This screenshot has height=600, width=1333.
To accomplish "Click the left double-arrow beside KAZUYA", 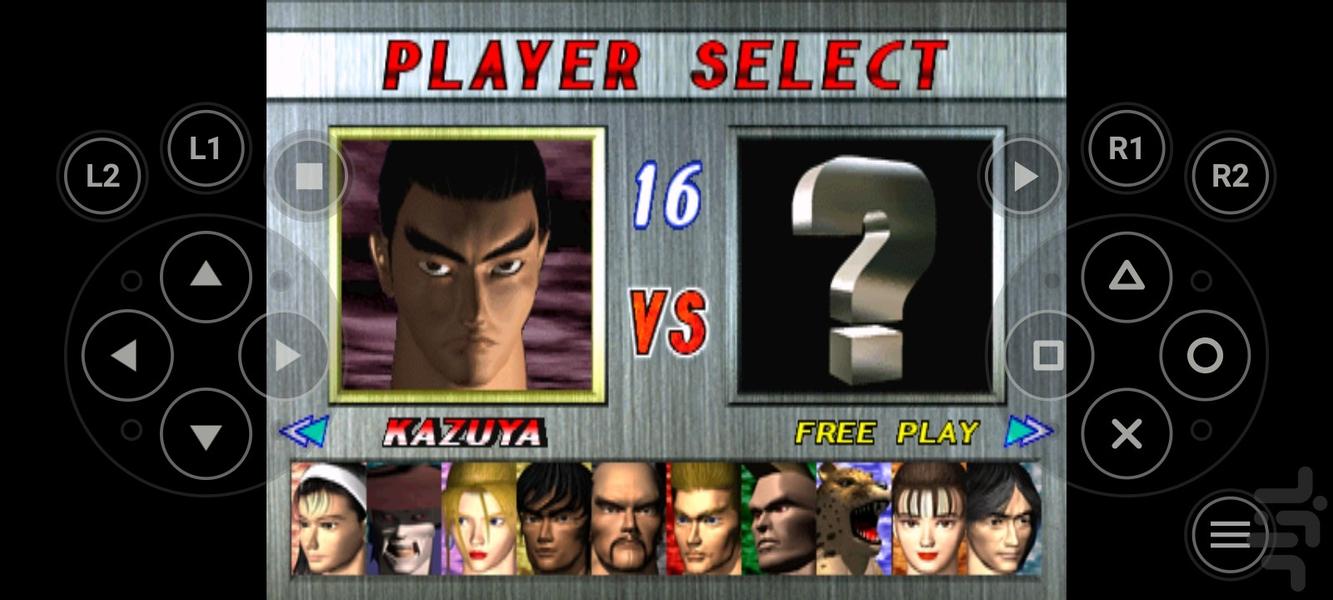I will click(303, 431).
